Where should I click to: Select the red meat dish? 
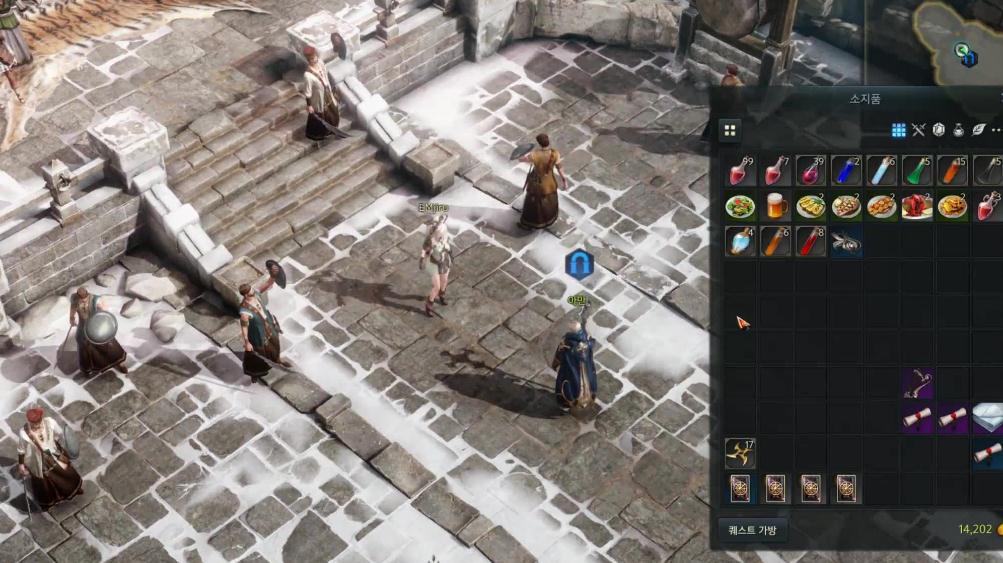[x=917, y=206]
